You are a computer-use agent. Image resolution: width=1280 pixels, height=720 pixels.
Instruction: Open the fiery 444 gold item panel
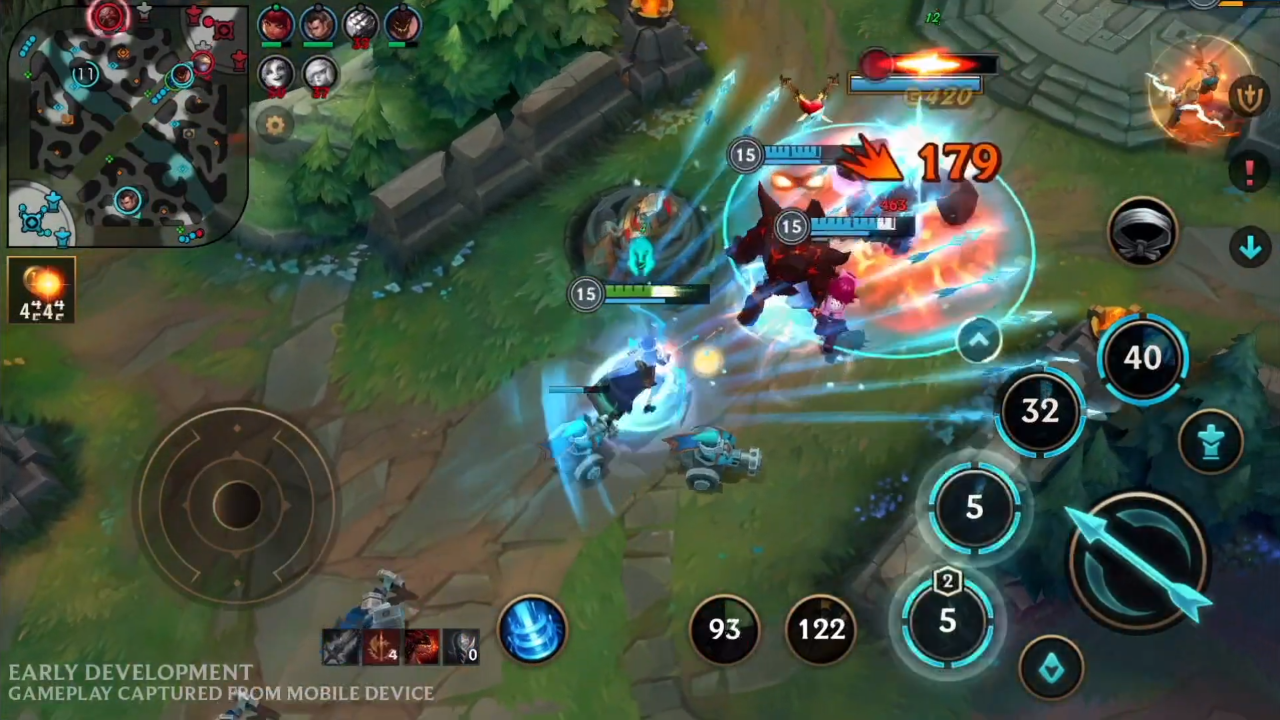41,291
